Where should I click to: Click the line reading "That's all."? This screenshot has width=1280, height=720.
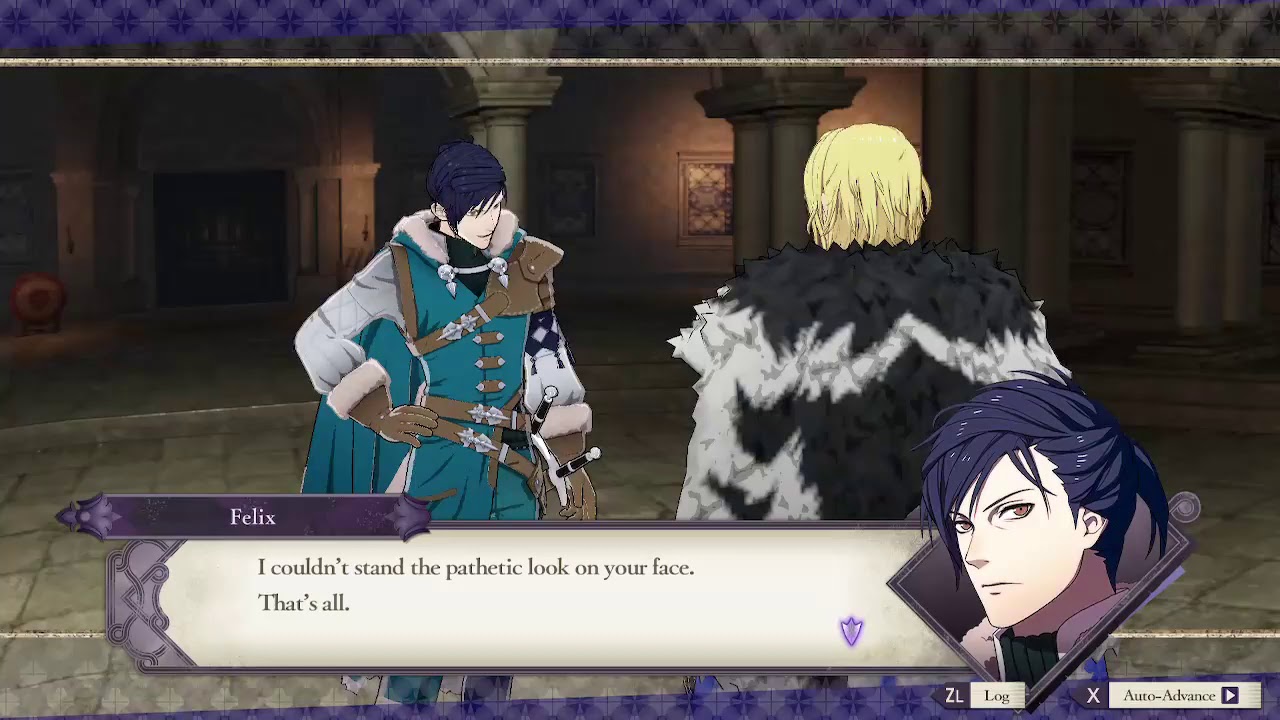pos(303,603)
